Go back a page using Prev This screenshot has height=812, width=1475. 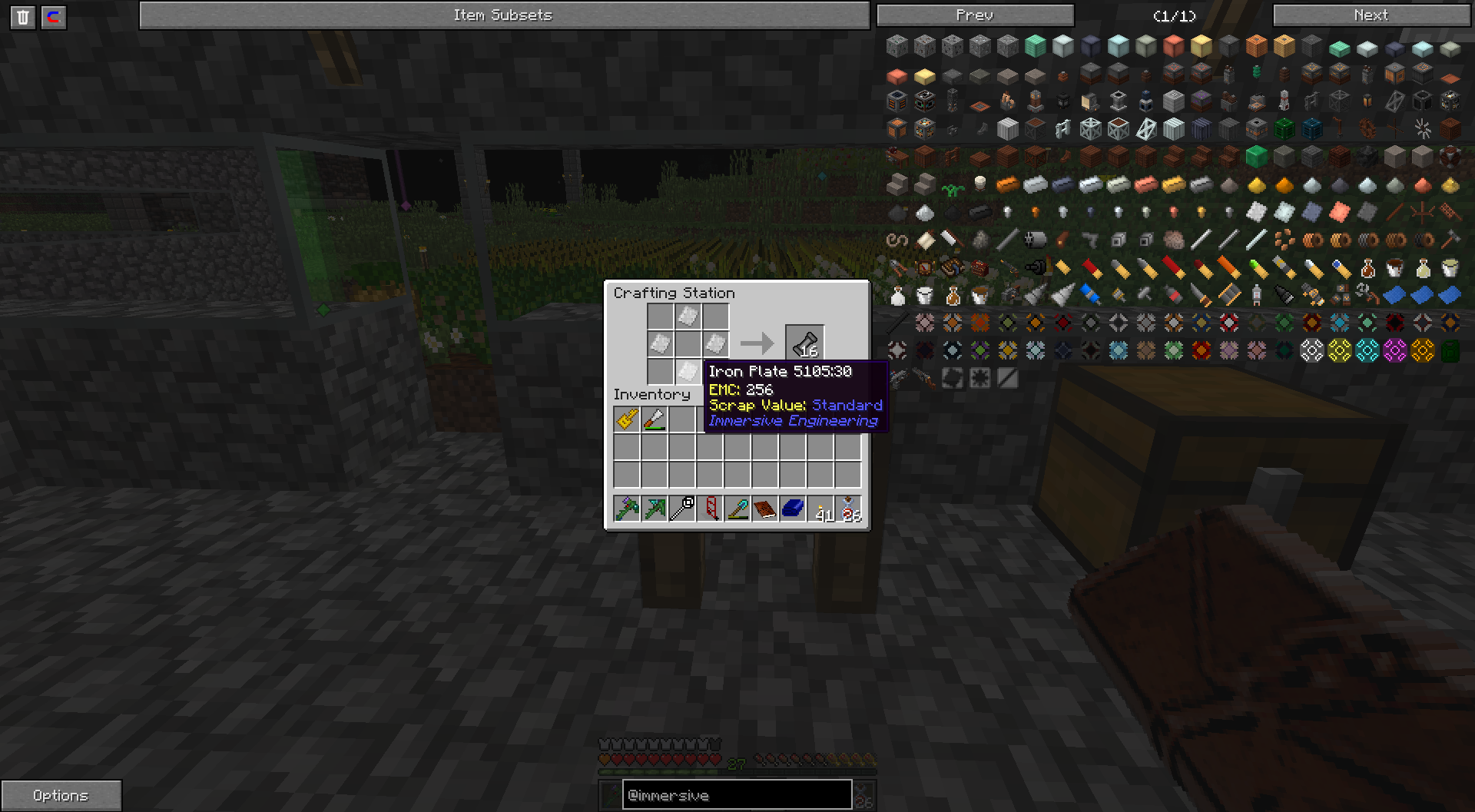click(976, 14)
